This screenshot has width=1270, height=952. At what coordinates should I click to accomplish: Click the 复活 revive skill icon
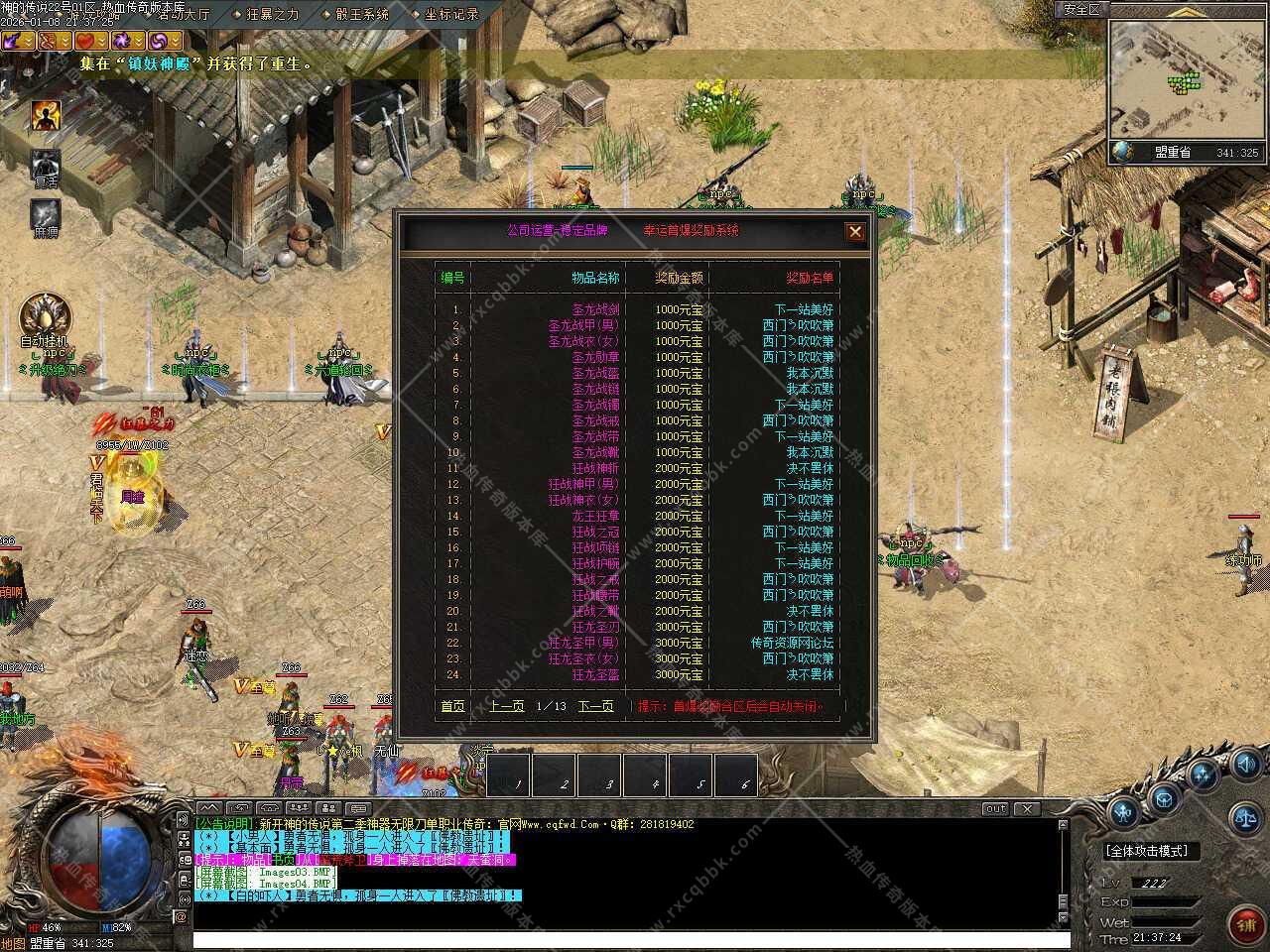(46, 167)
